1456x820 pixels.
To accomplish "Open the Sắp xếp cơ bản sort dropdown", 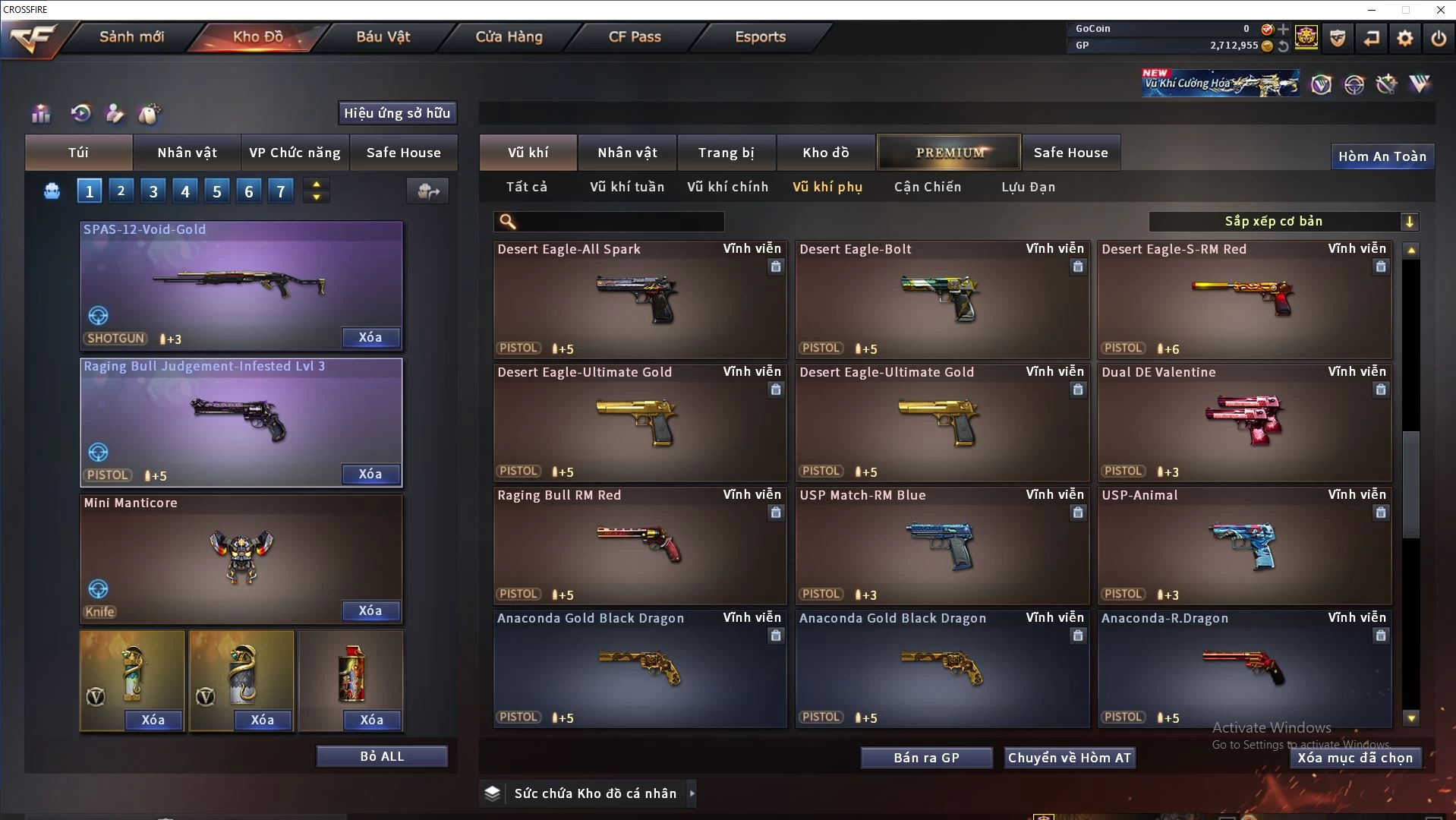I will click(1283, 221).
